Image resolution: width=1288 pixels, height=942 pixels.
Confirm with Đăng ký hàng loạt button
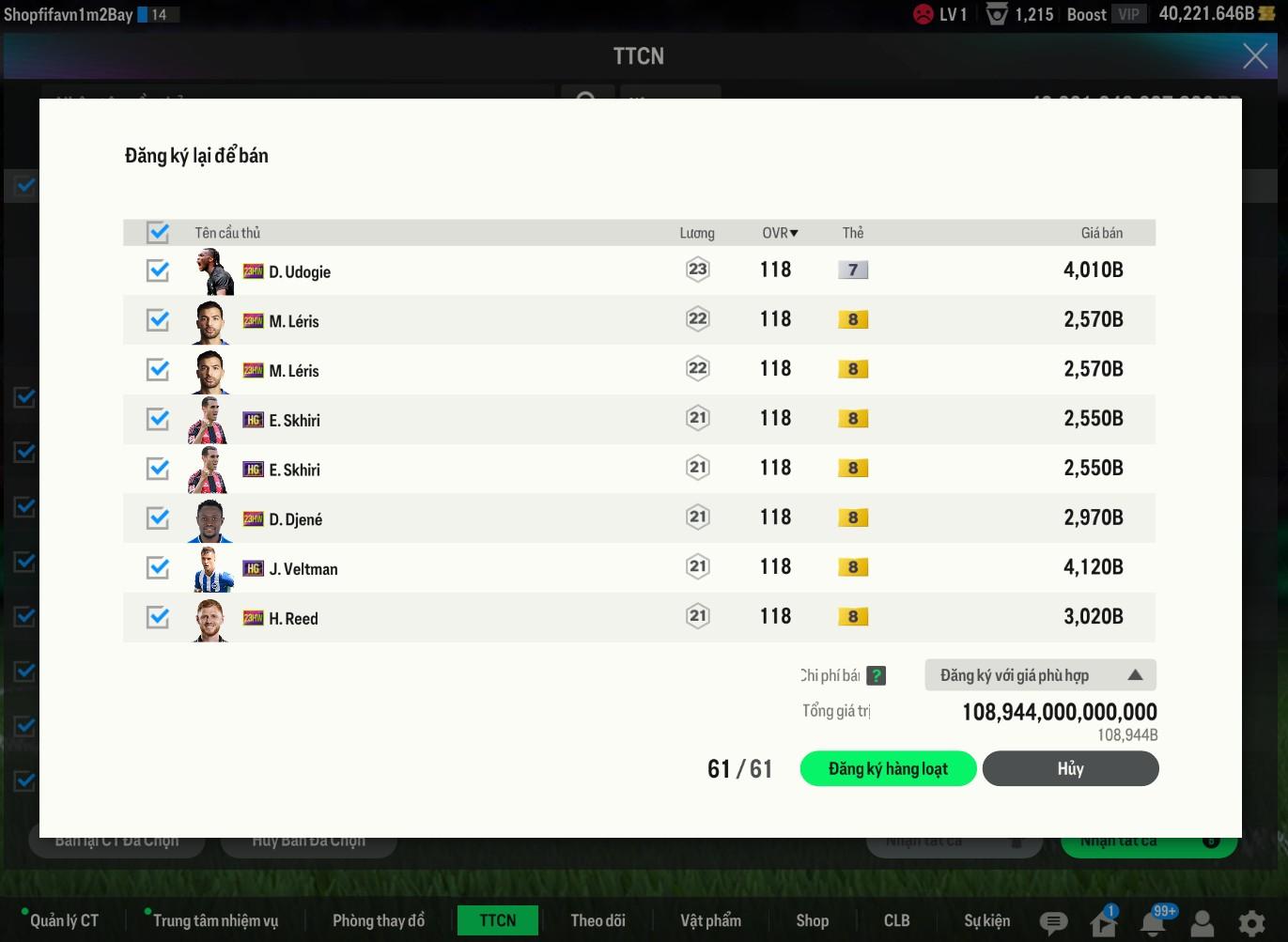[888, 769]
